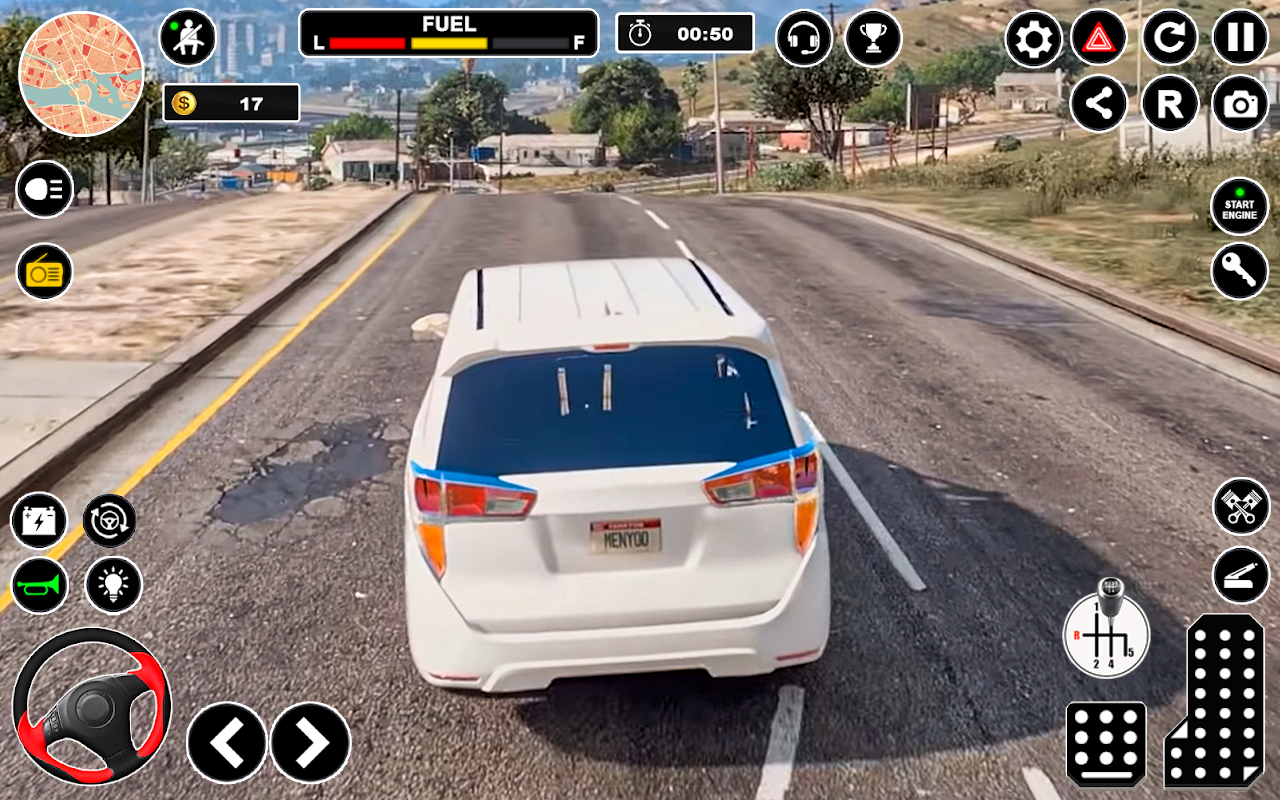Take a screenshot with the camera button
This screenshot has width=1280, height=800.
[x=1241, y=104]
